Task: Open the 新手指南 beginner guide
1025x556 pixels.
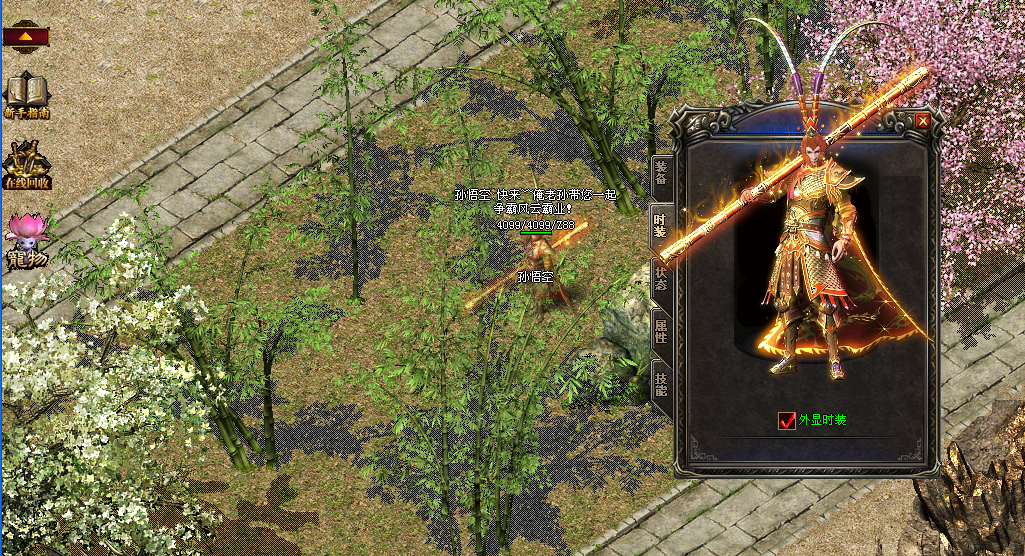Action: click(x=27, y=96)
